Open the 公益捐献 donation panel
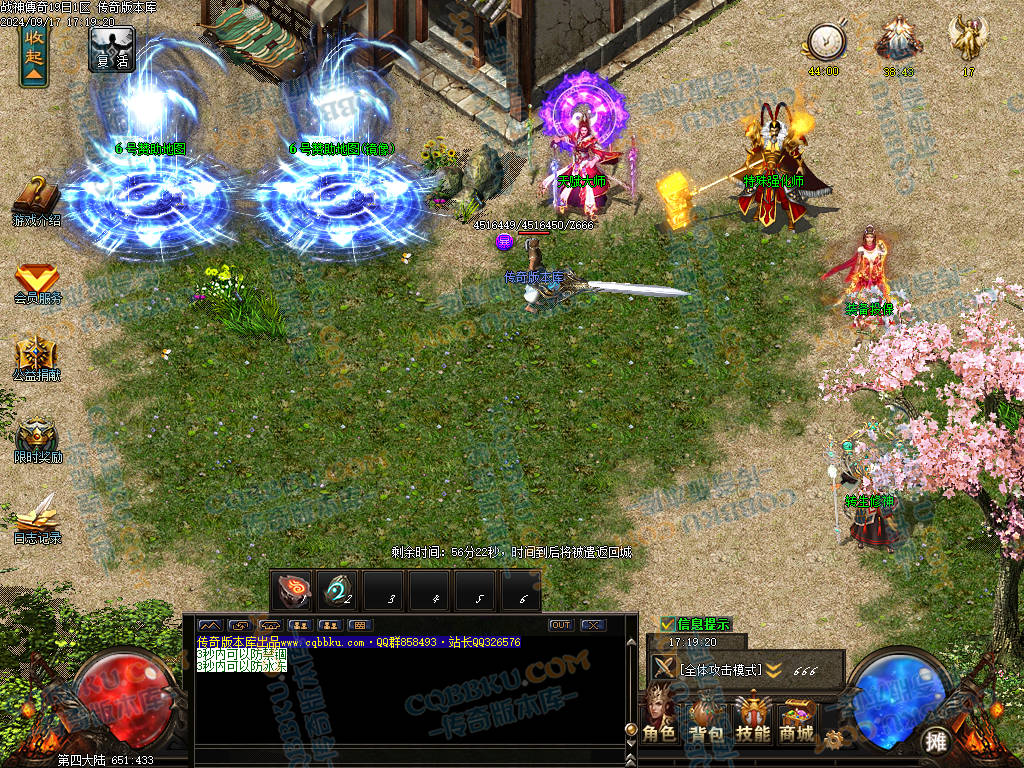This screenshot has height=768, width=1024. point(37,359)
